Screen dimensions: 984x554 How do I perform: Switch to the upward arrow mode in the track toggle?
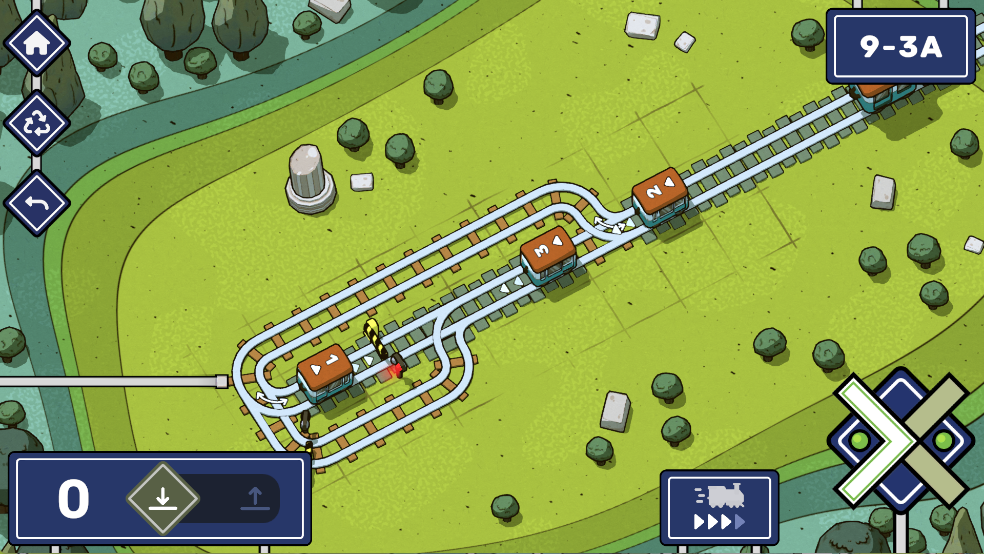[254, 498]
